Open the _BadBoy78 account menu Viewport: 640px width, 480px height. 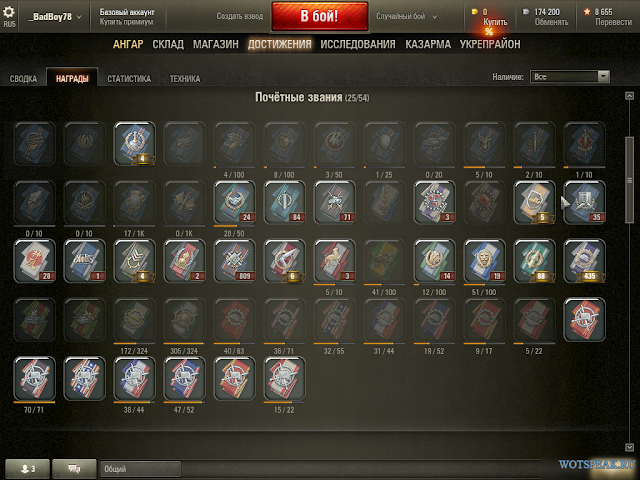point(58,17)
